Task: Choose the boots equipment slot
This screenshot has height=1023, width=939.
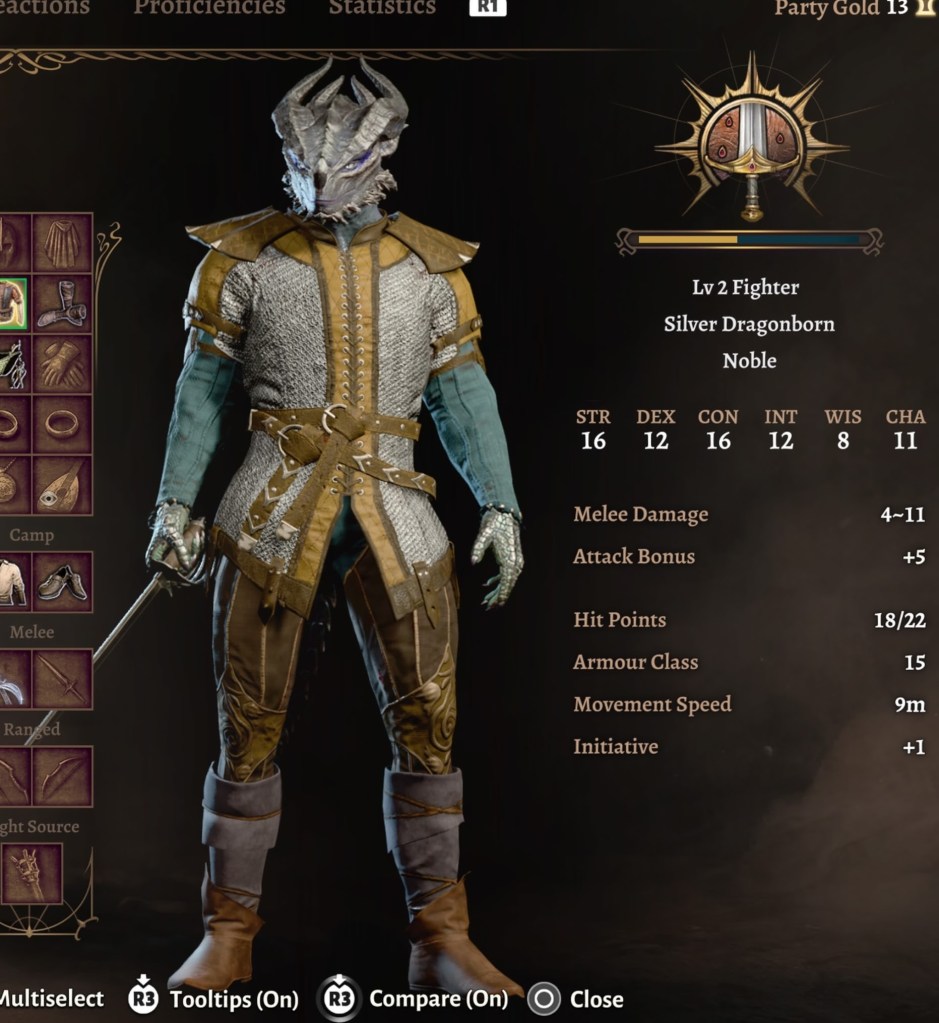Action: click(x=63, y=304)
